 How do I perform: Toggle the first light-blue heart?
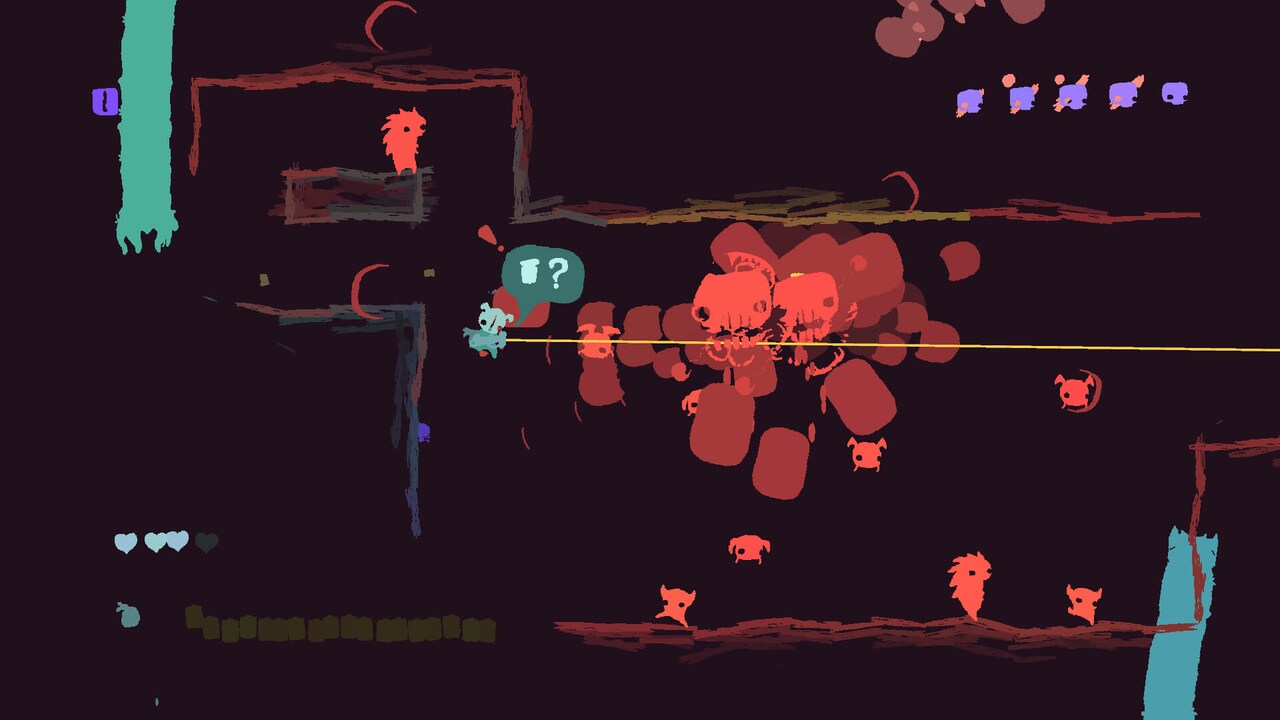pyautogui.click(x=124, y=541)
